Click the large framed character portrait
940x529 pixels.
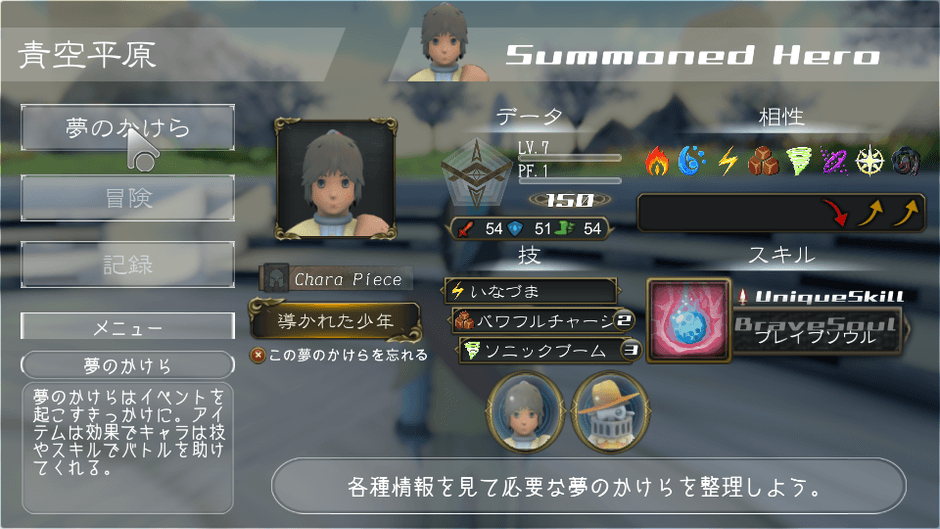pyautogui.click(x=335, y=179)
